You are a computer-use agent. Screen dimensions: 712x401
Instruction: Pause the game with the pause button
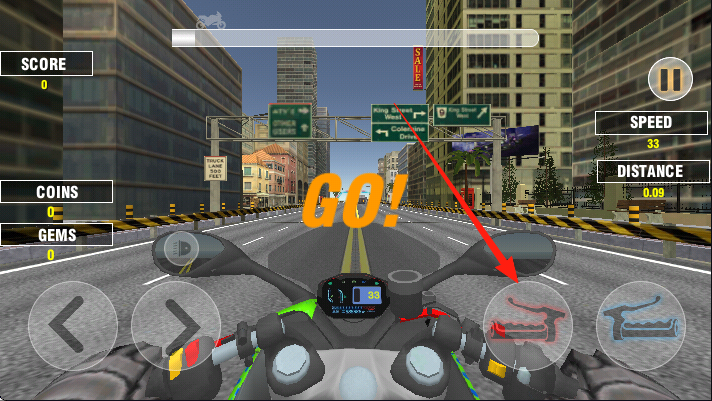[669, 79]
